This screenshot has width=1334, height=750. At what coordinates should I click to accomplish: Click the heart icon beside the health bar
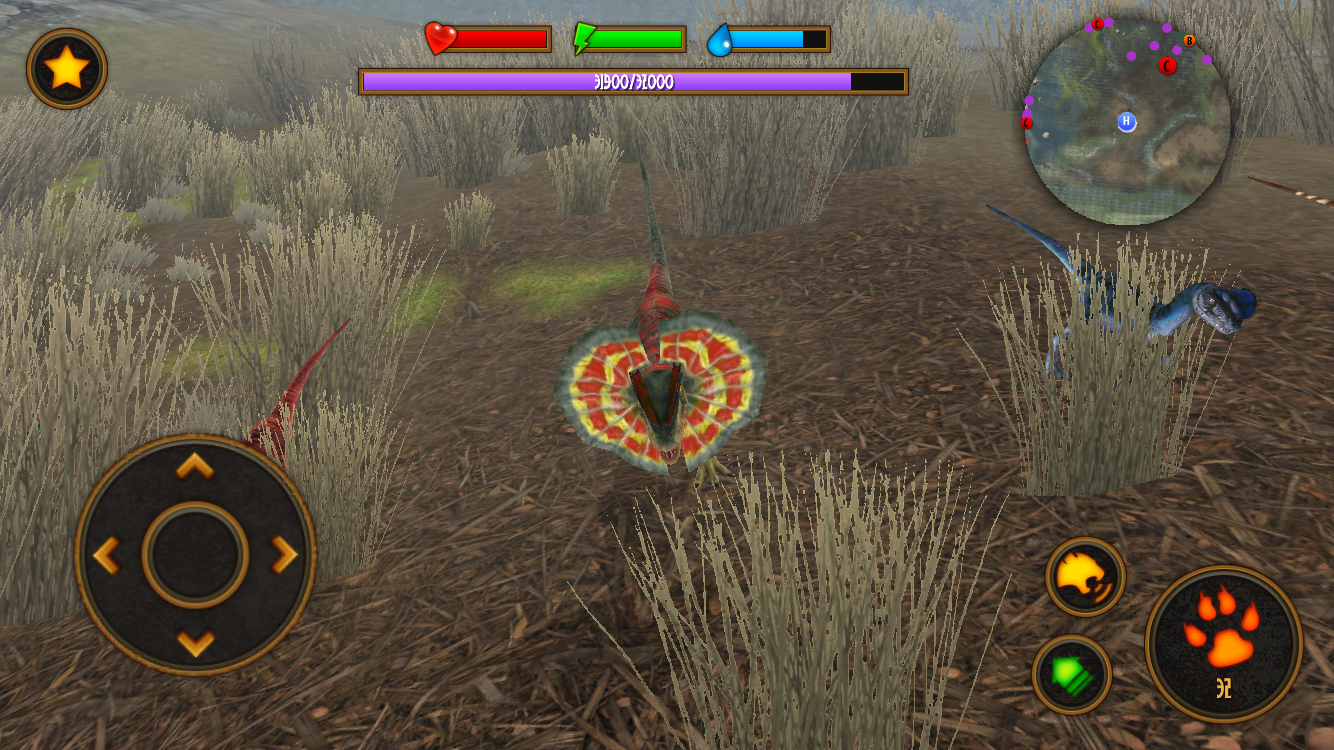coord(438,38)
